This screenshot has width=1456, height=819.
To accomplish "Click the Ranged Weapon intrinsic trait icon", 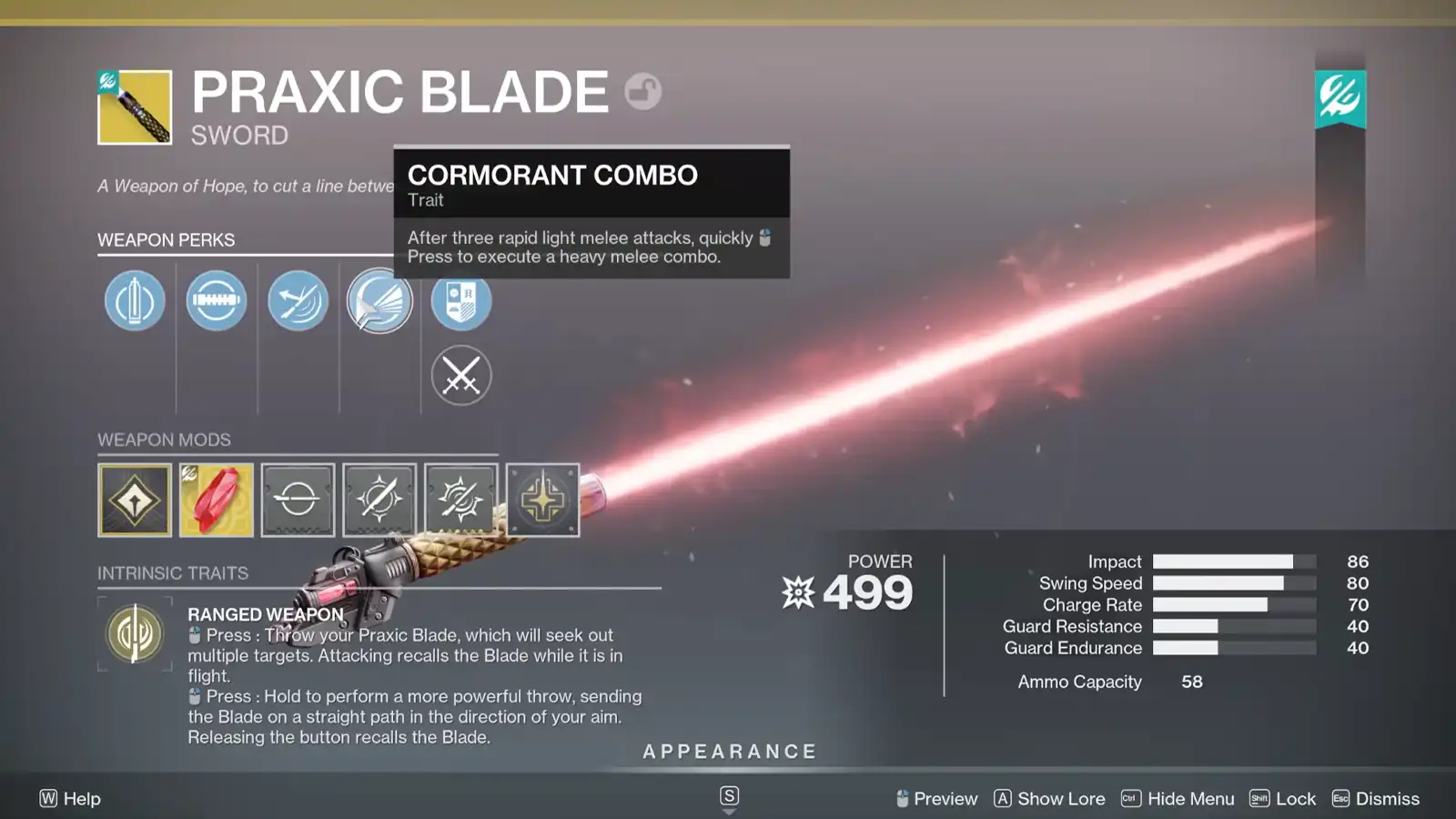I will coord(135,632).
